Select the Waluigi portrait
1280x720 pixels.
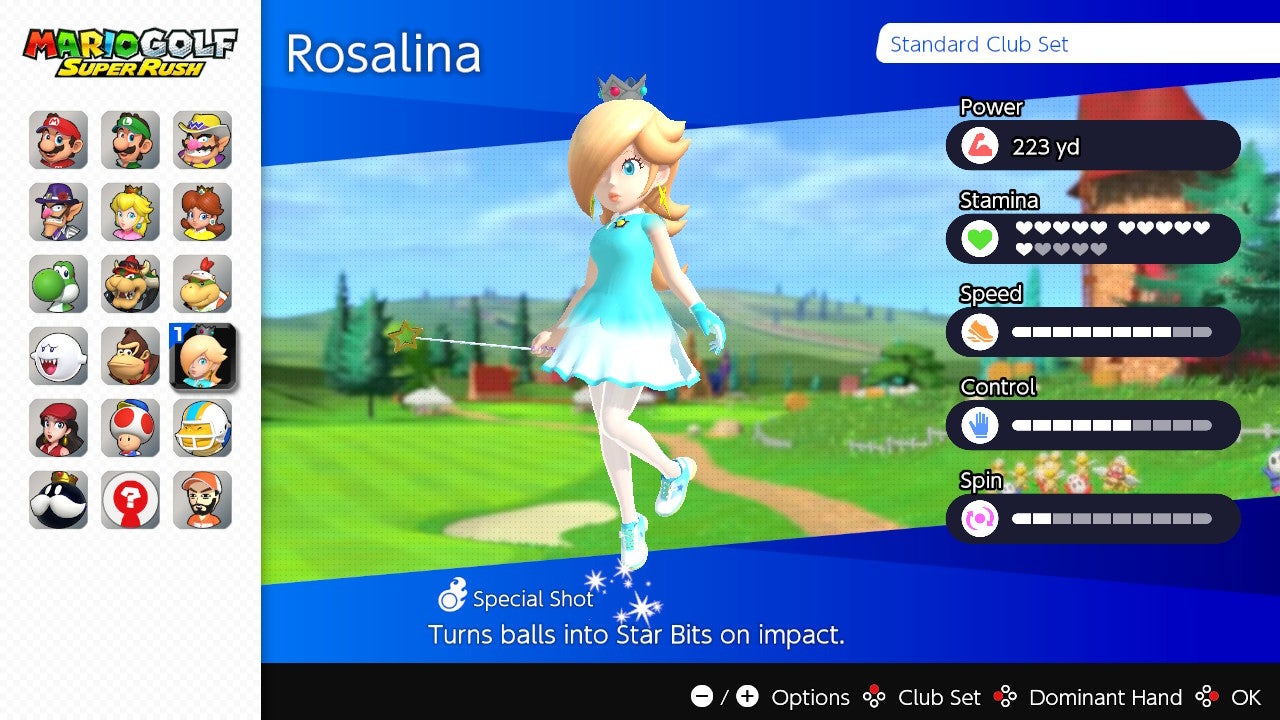point(58,212)
